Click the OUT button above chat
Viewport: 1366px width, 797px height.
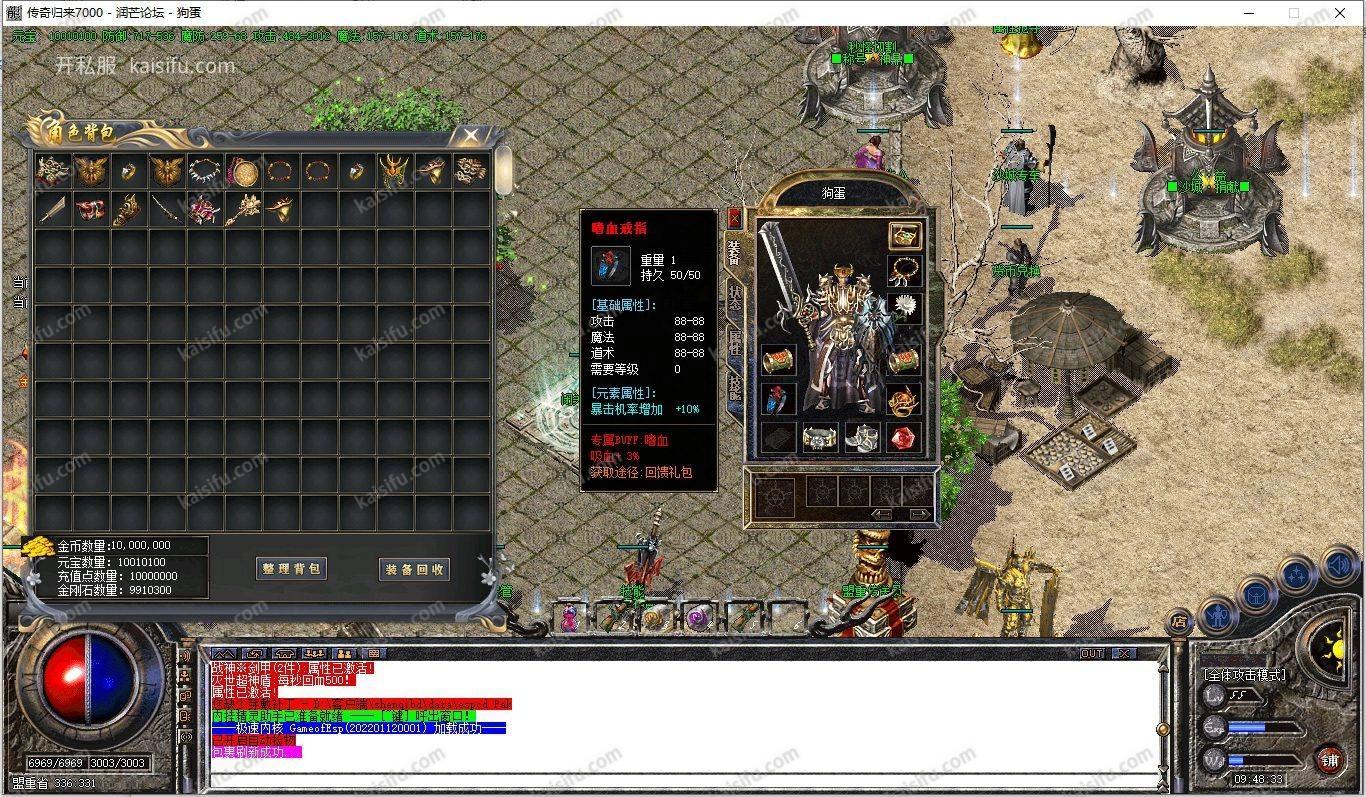(1092, 653)
